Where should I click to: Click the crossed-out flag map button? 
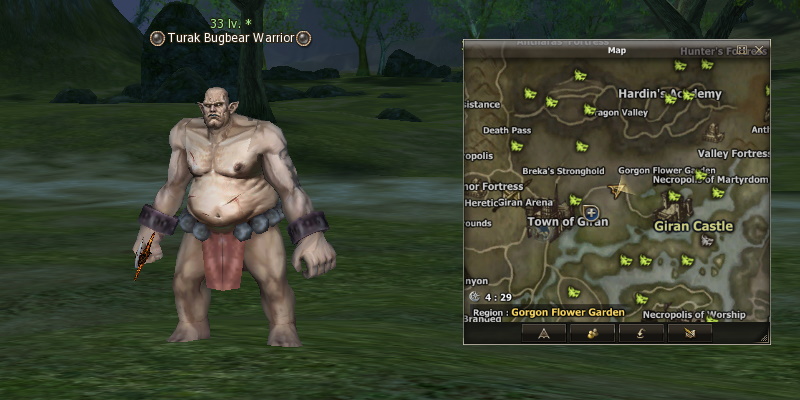(689, 333)
